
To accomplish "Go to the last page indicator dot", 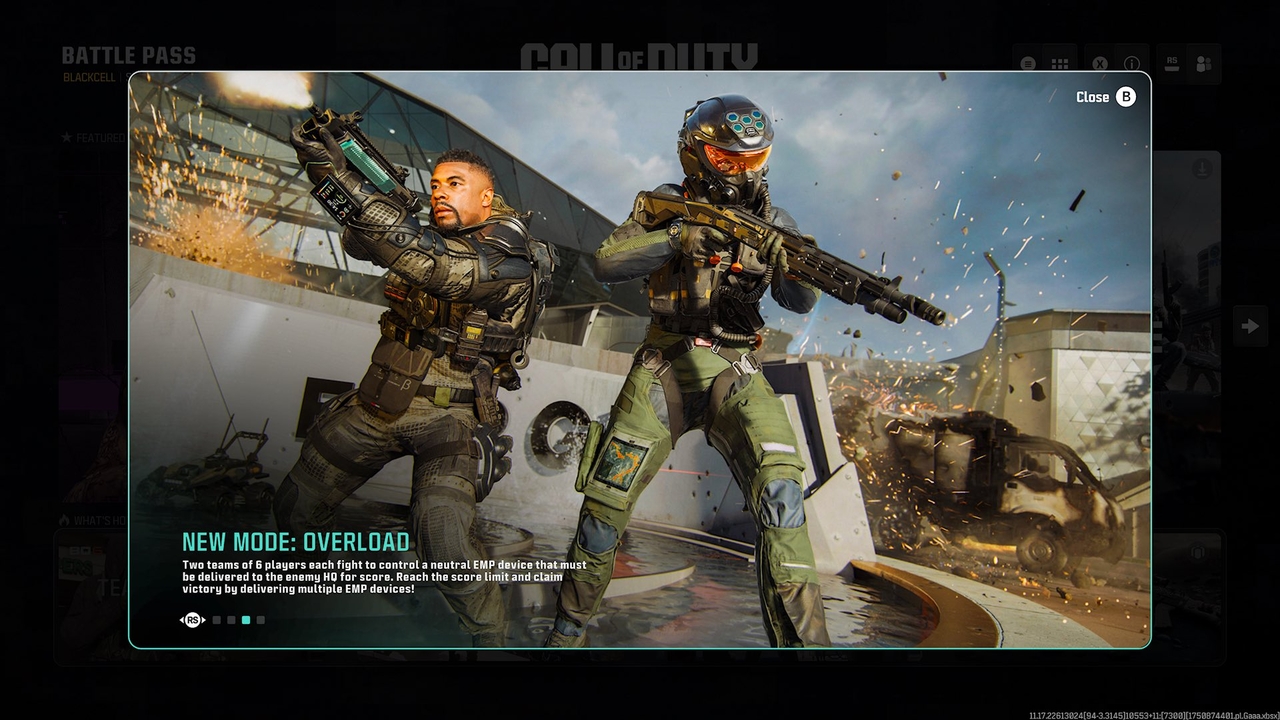I will 261,620.
